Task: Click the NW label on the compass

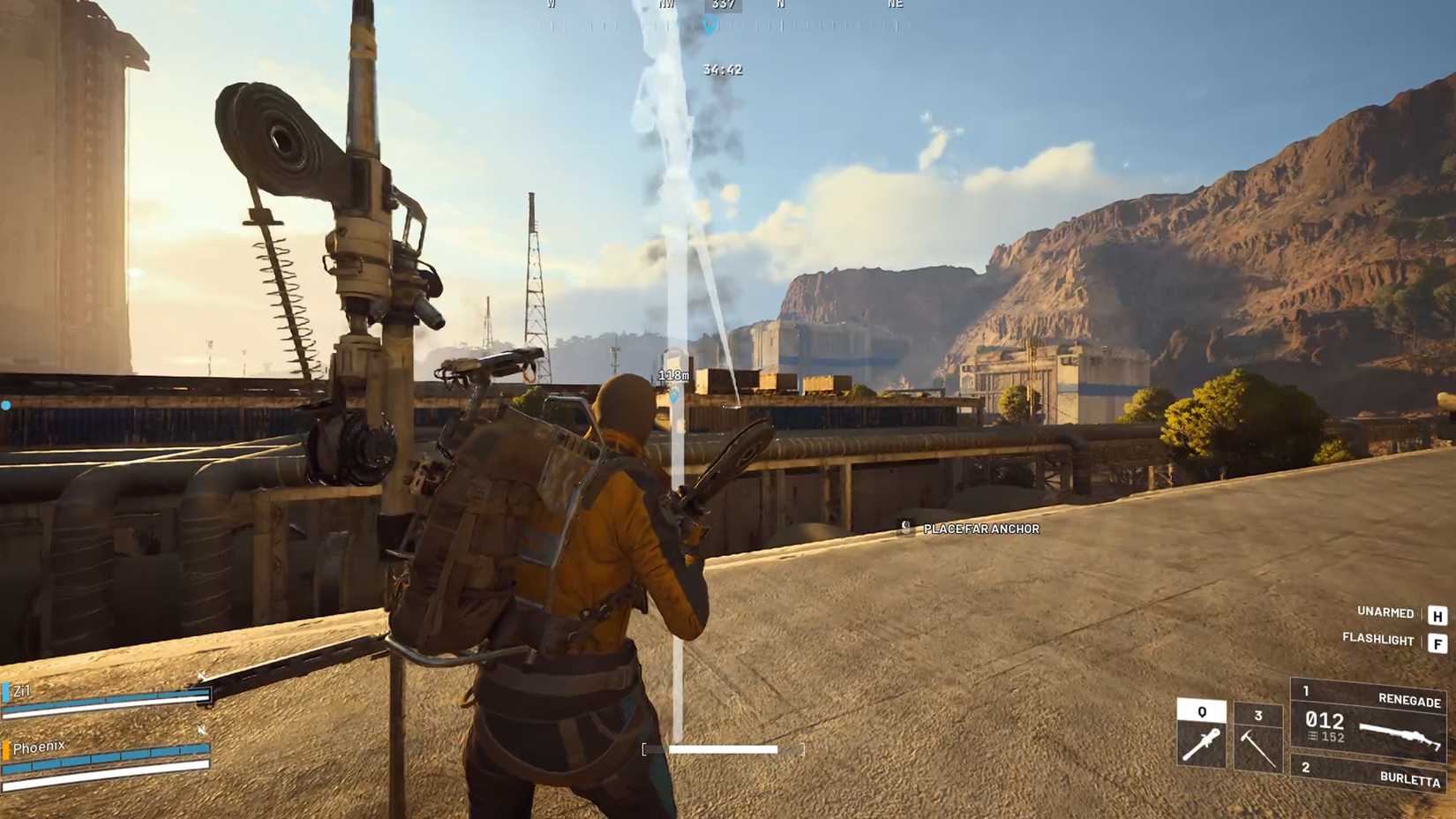Action: (664, 4)
